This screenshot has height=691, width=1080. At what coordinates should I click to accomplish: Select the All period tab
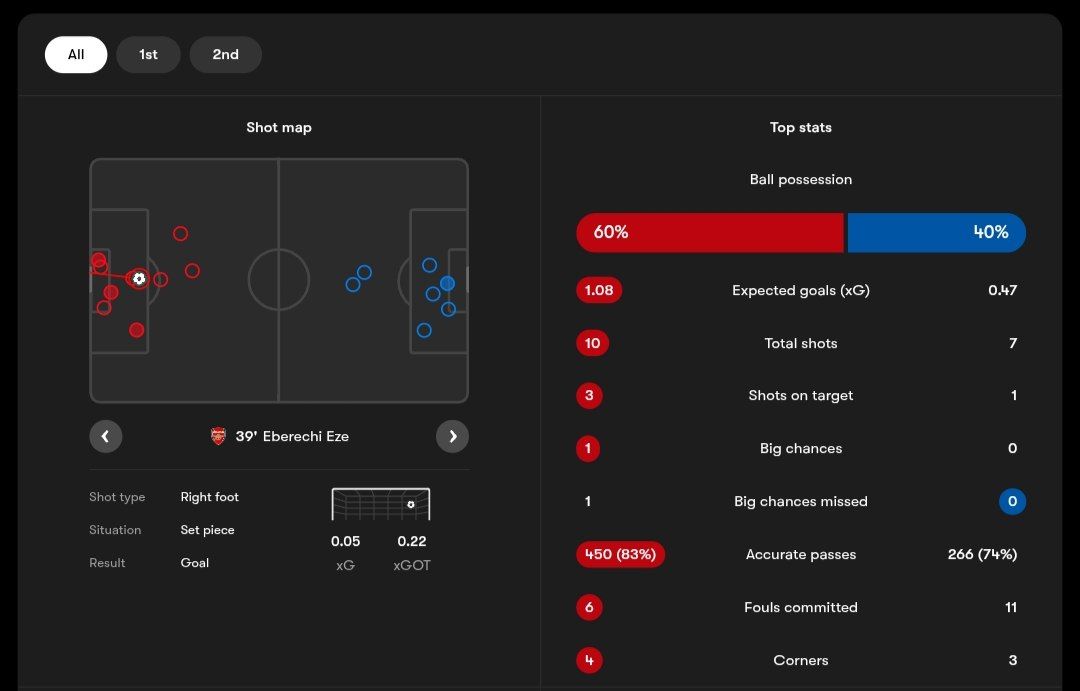(76, 55)
